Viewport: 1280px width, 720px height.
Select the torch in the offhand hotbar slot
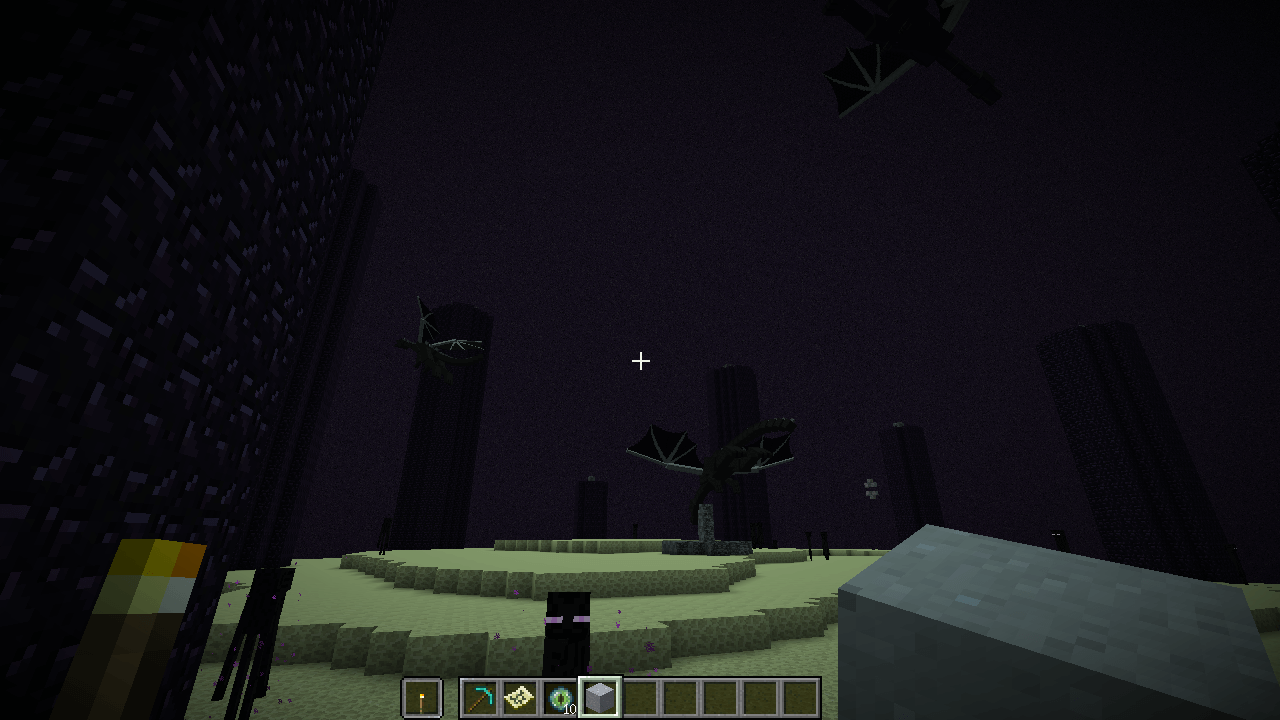pos(421,697)
